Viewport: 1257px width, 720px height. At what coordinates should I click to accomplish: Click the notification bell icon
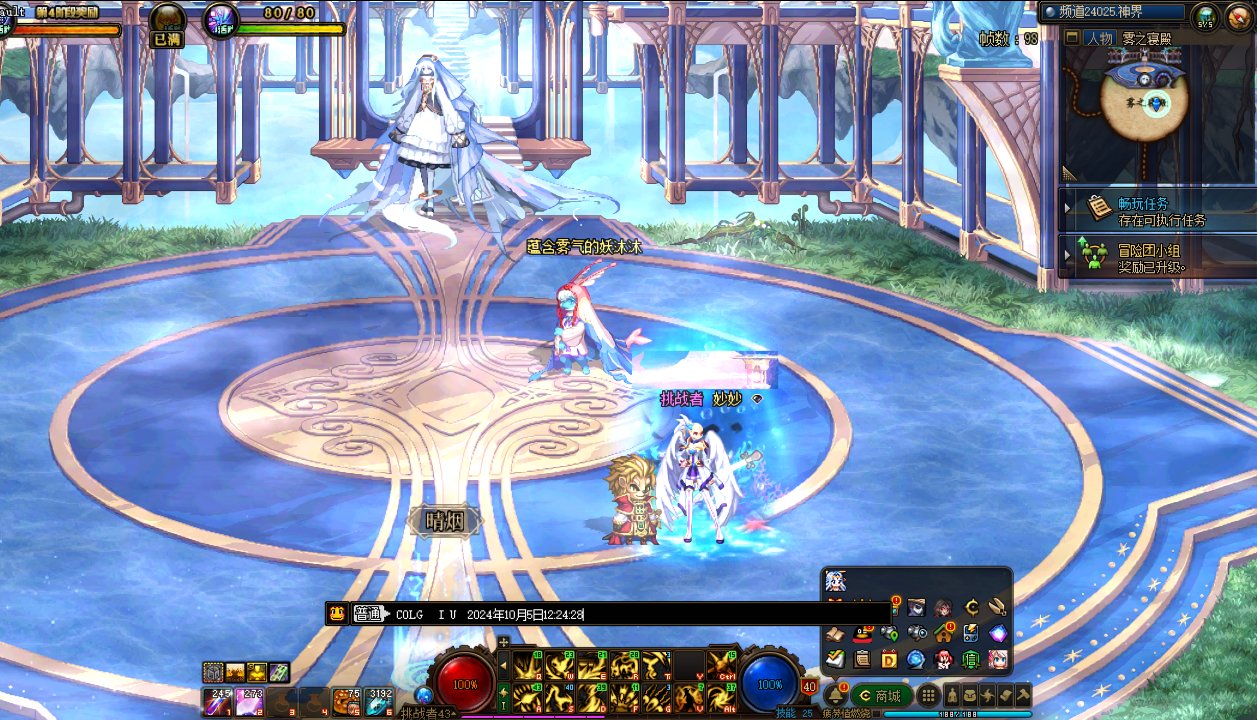(835, 695)
